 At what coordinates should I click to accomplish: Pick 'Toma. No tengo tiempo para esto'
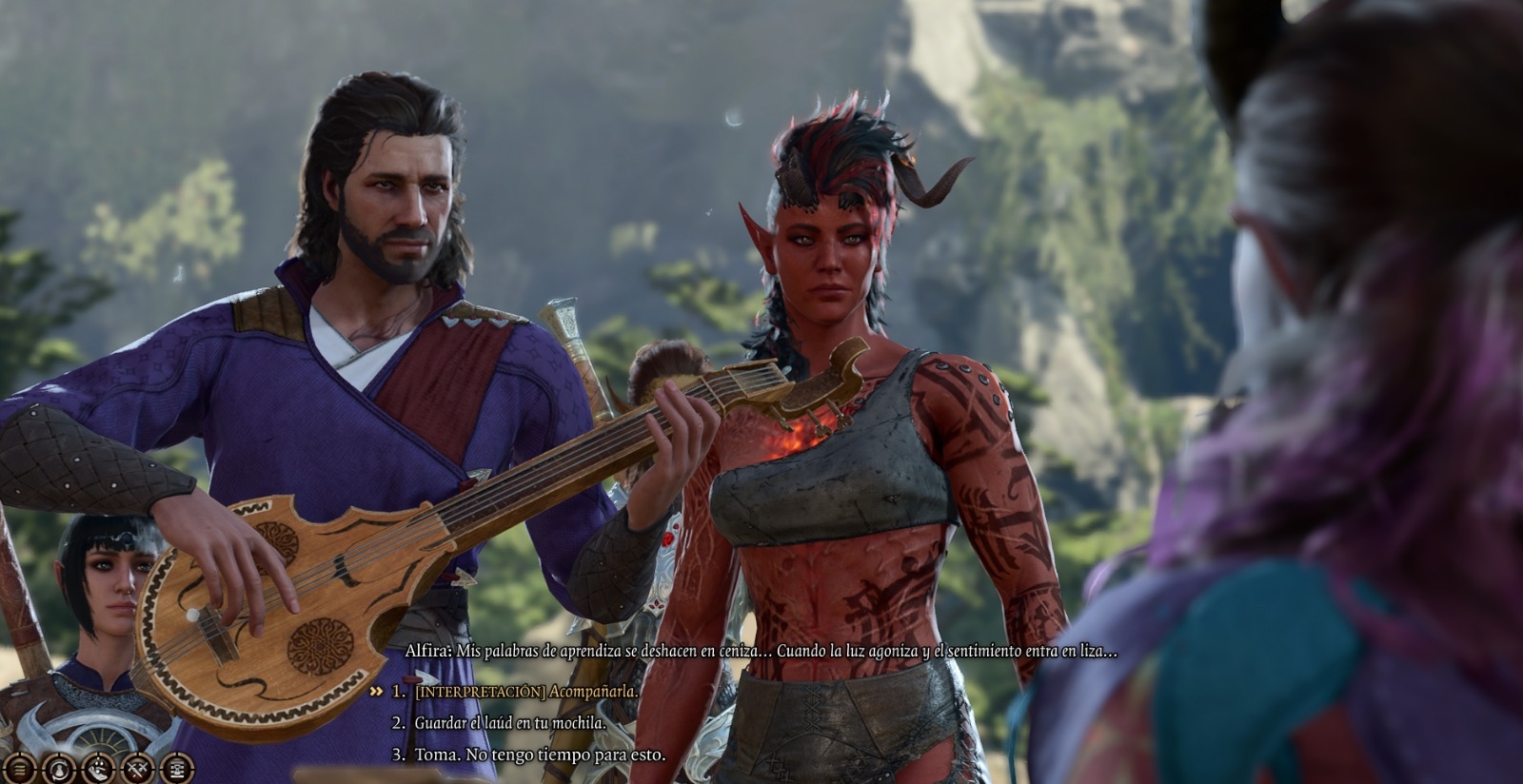coord(540,755)
